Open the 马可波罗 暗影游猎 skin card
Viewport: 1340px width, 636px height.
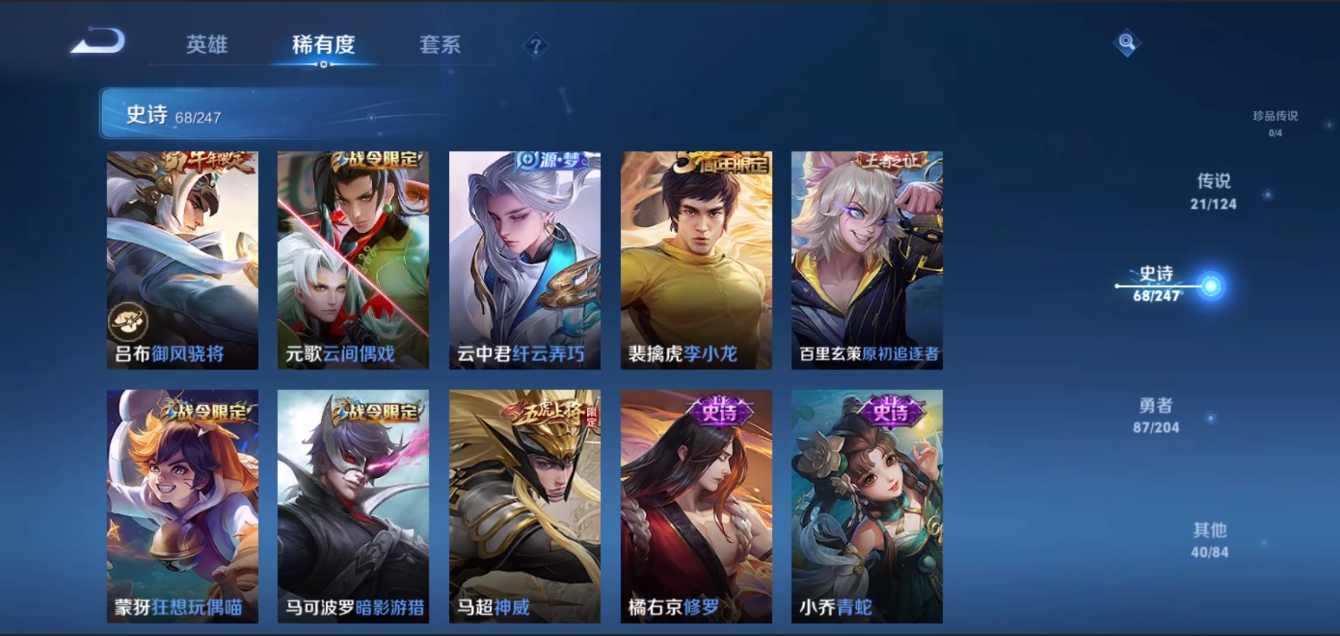click(x=353, y=506)
